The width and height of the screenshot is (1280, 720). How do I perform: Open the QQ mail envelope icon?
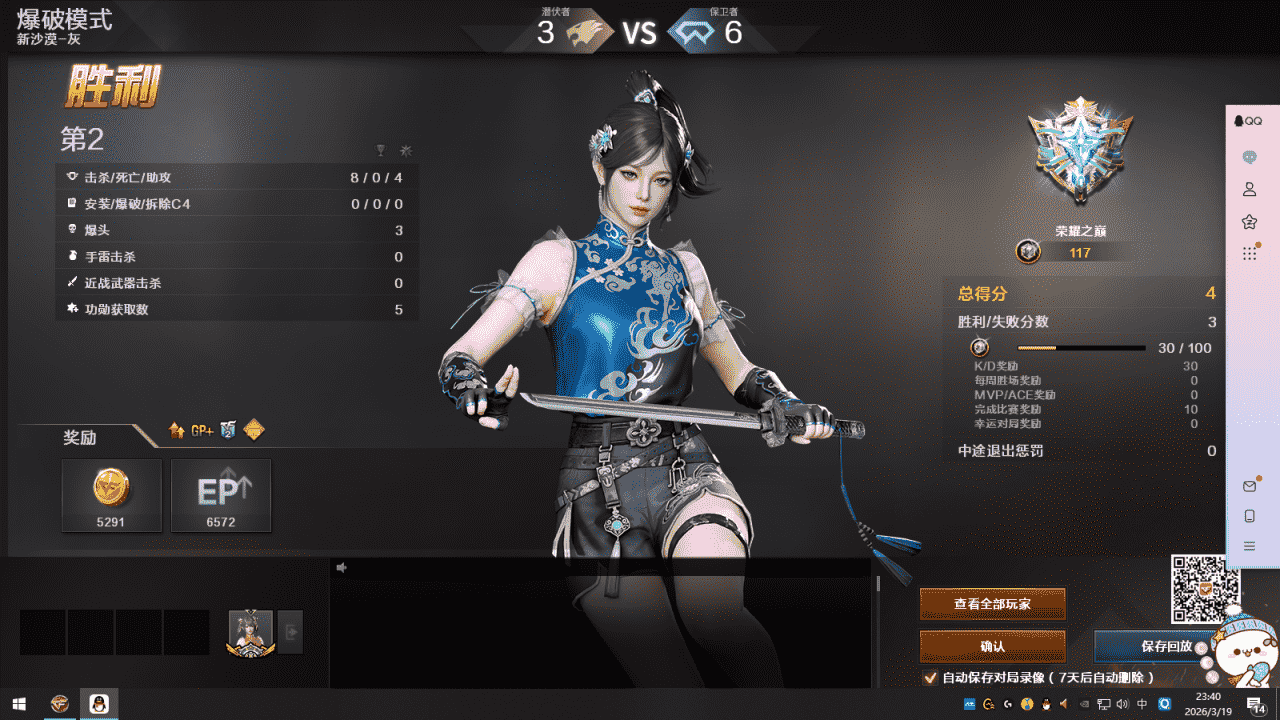coord(1249,486)
